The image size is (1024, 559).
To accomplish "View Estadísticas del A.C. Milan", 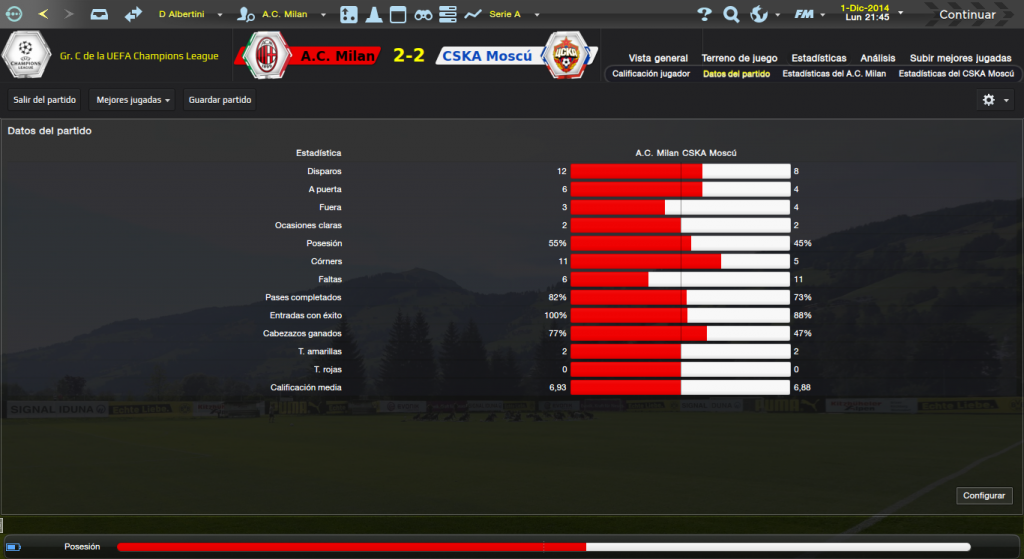I will click(834, 74).
